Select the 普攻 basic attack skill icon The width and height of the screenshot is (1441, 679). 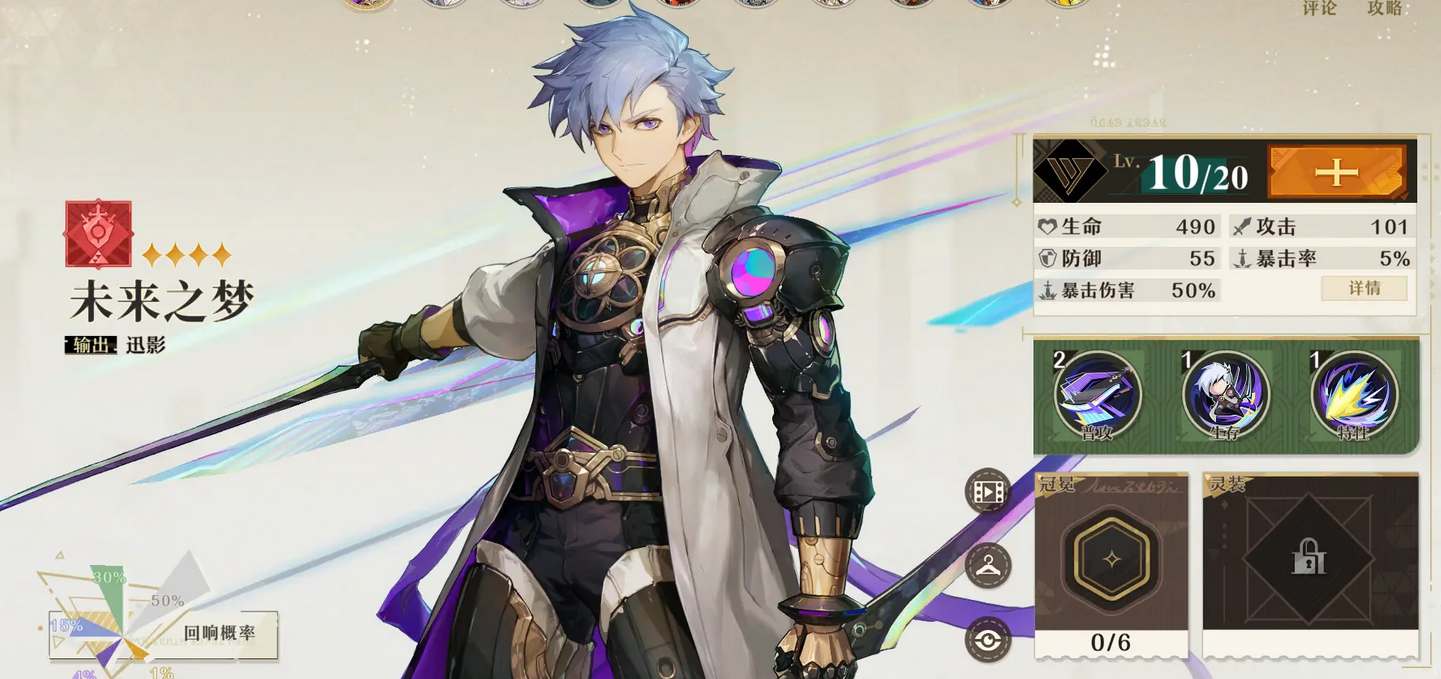tap(1097, 395)
